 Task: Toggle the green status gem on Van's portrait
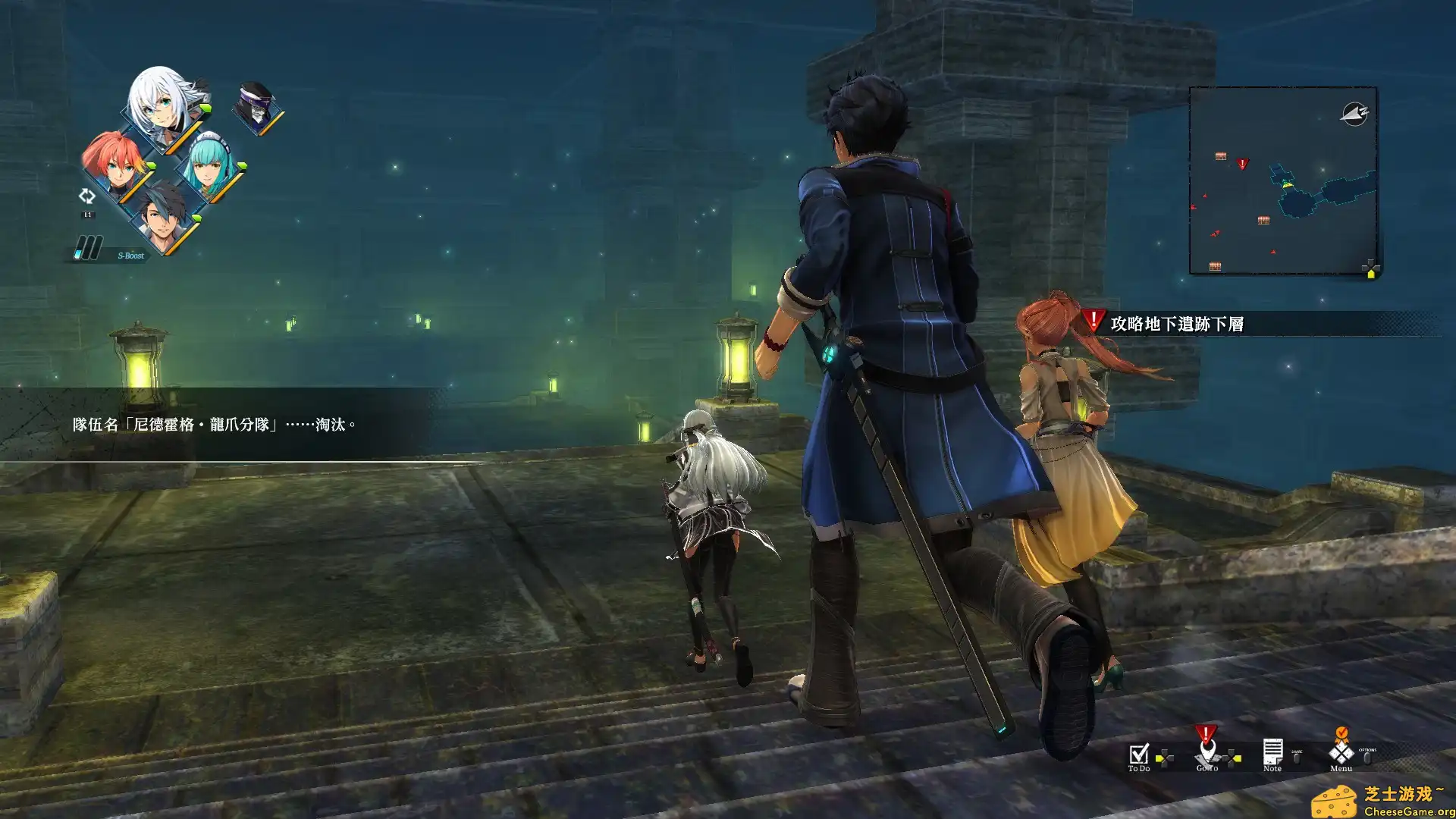pos(198,218)
